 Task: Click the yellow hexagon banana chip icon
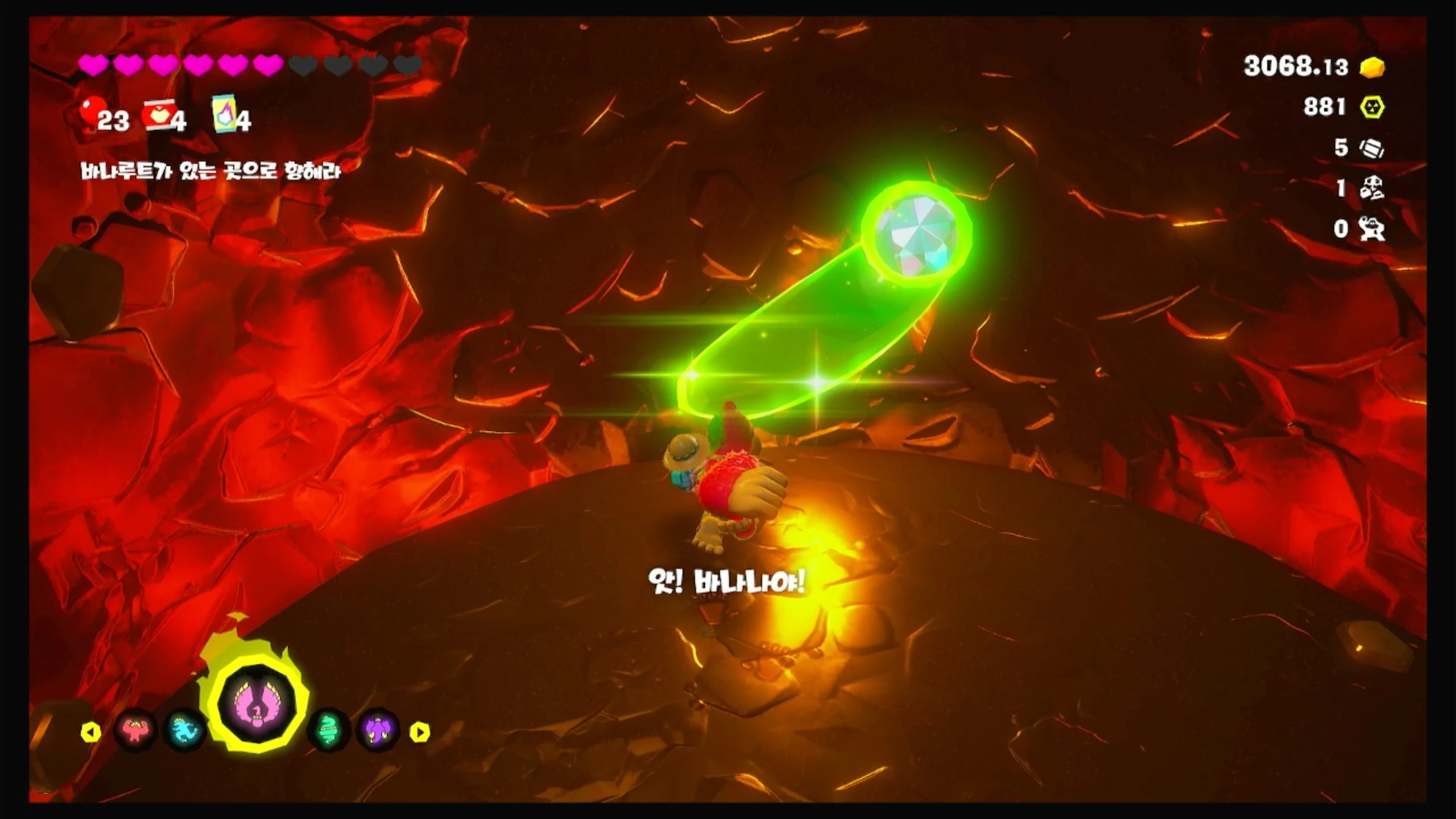tap(1372, 107)
